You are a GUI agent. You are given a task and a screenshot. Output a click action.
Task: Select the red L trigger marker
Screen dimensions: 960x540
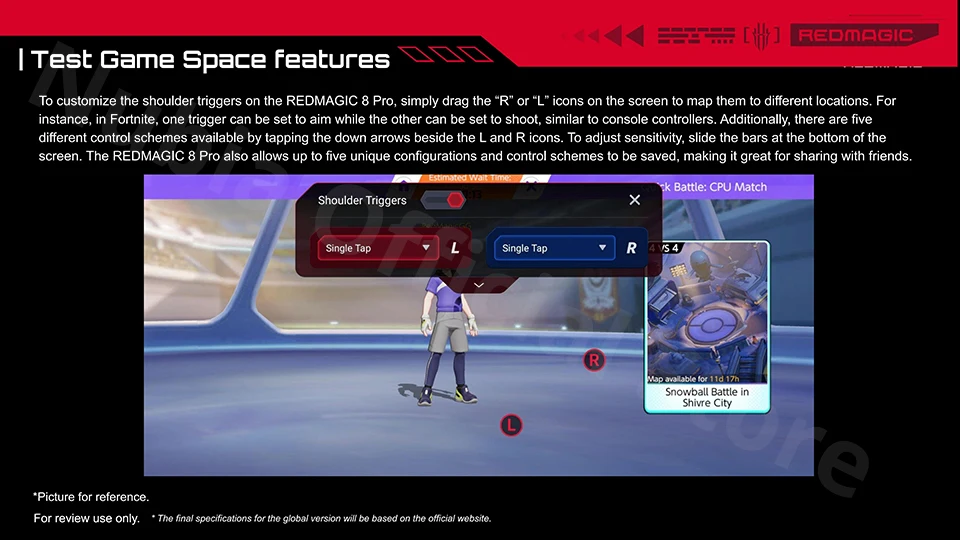point(511,425)
